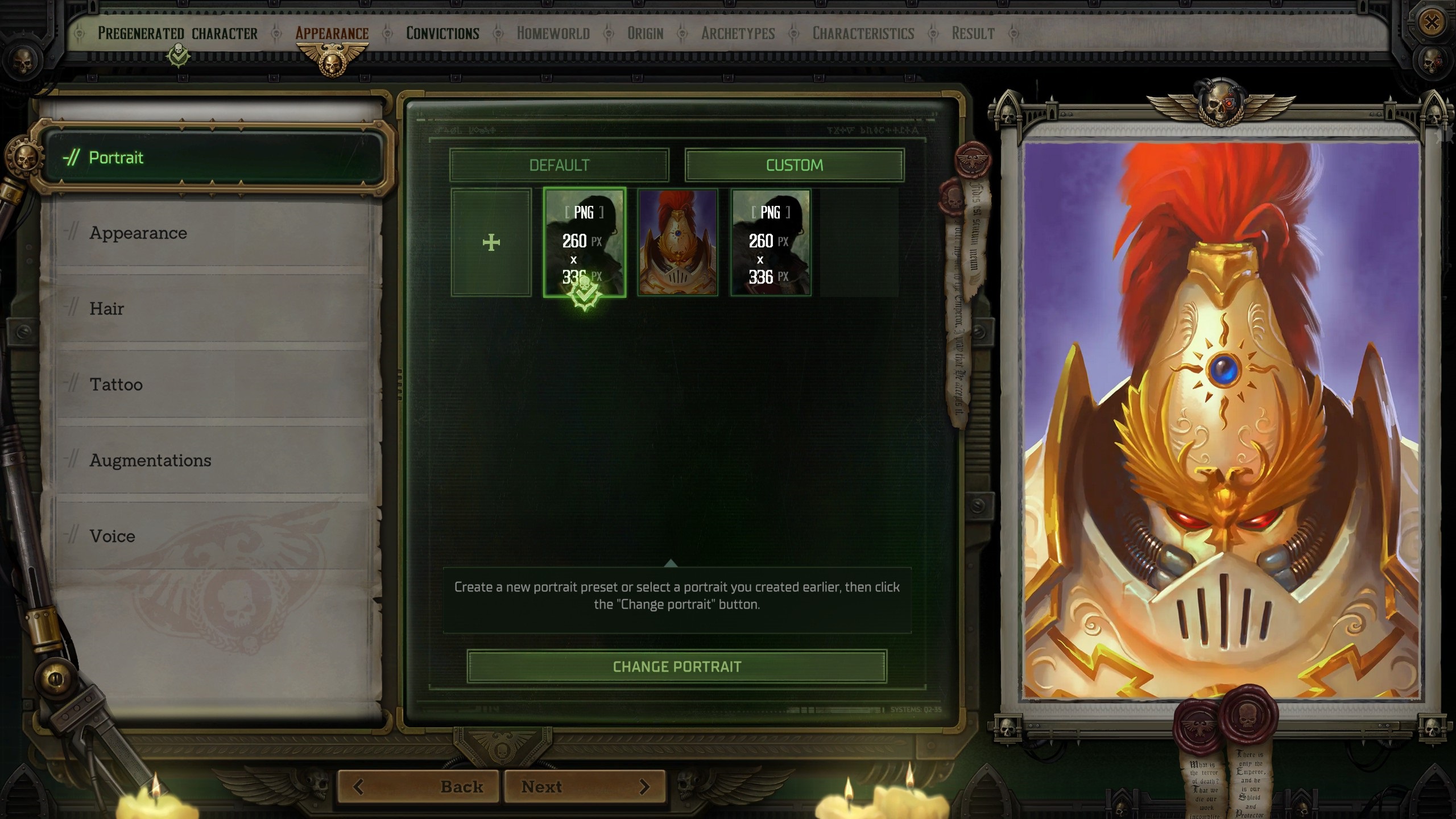Click the green checkmark under Pregenerated Character
The width and height of the screenshot is (1456, 819).
178,54
